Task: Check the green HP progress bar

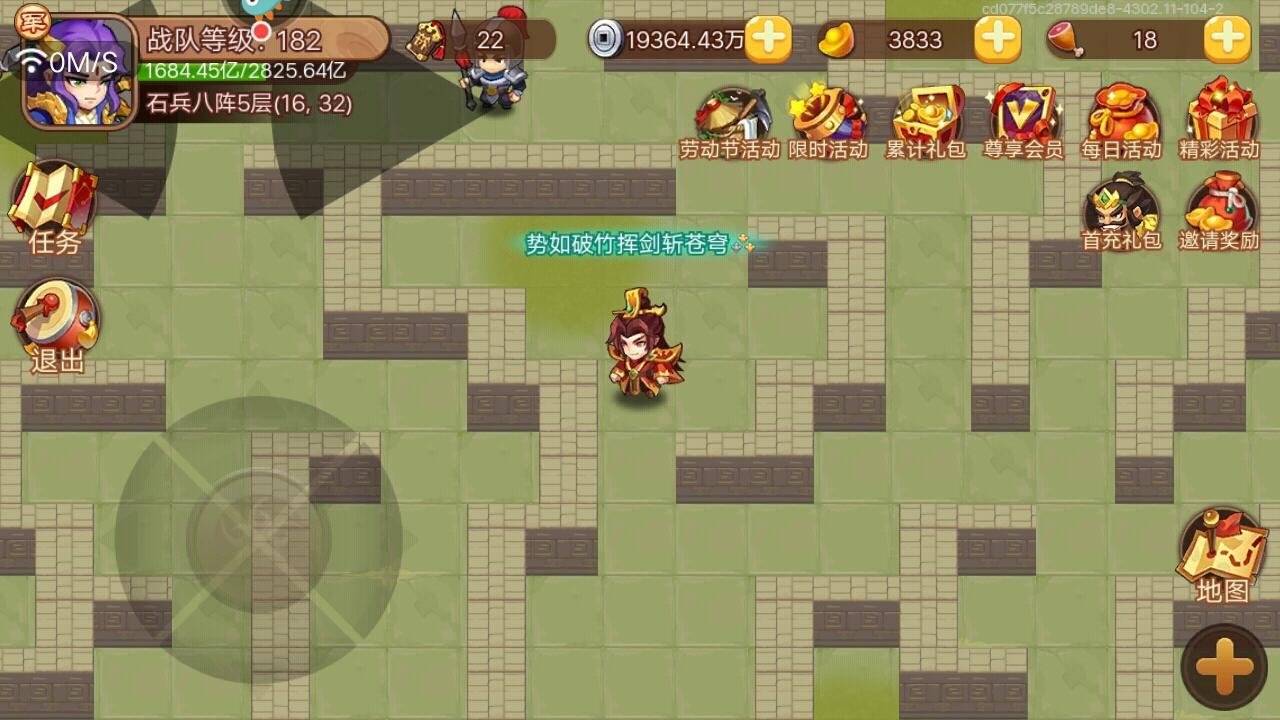Action: 240,71
